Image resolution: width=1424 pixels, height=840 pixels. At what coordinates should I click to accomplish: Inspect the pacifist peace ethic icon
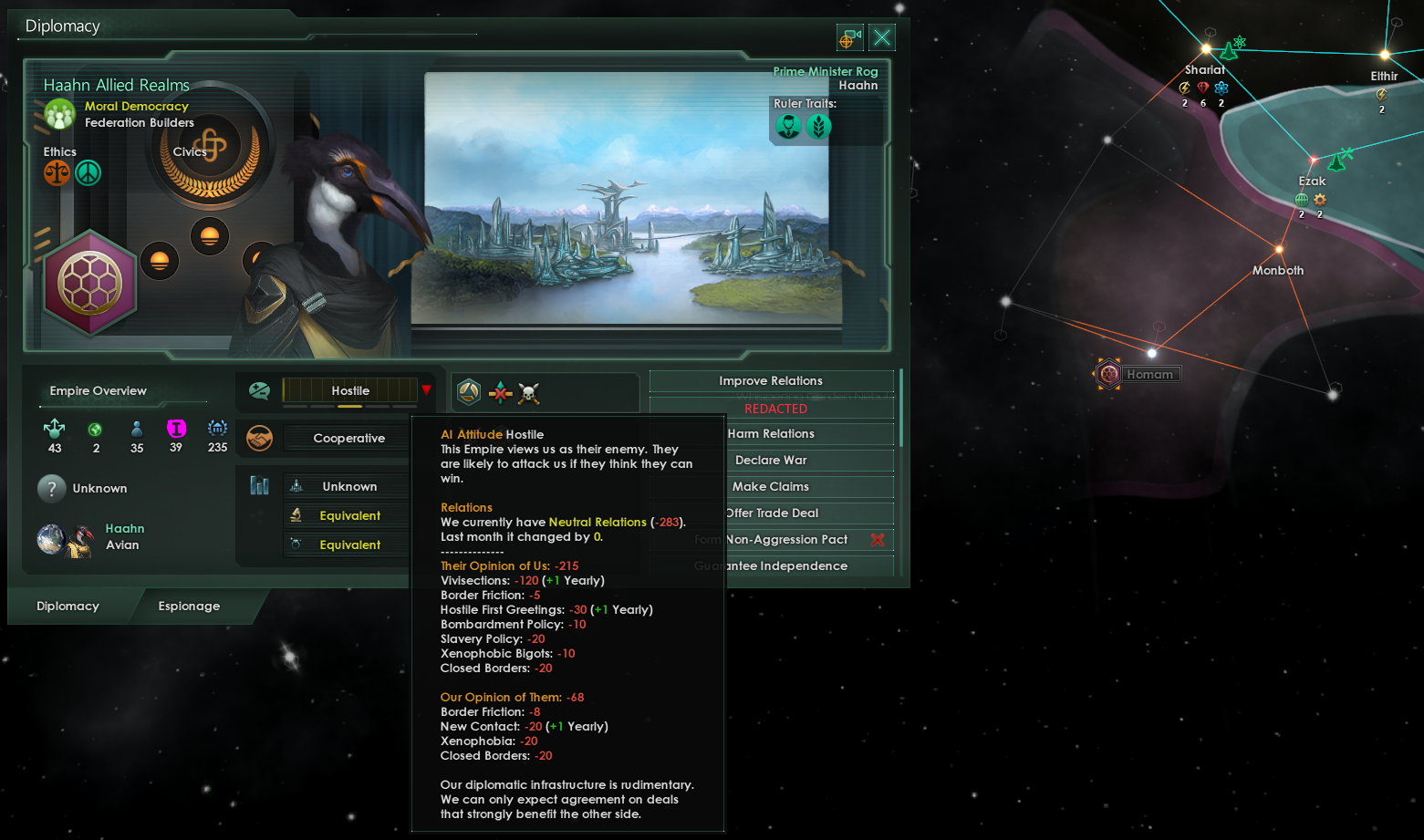[88, 172]
